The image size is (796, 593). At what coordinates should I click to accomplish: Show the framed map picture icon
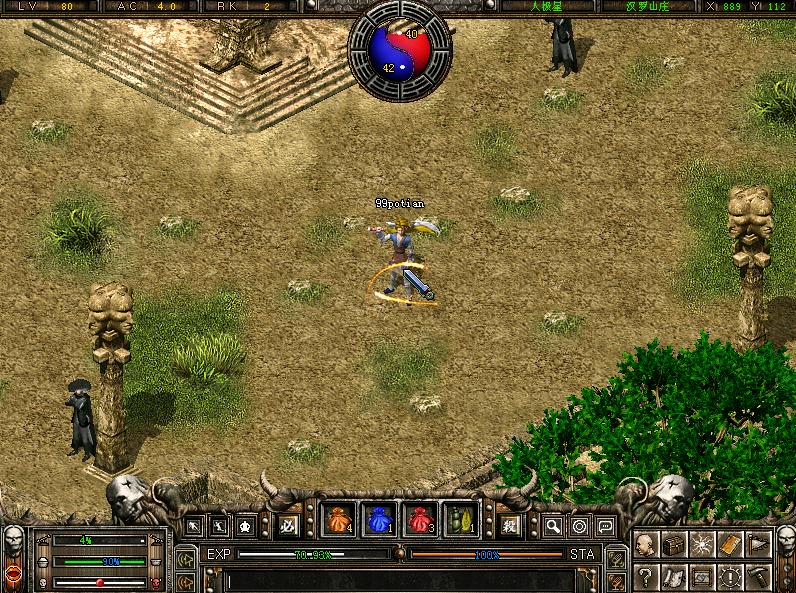click(x=702, y=576)
